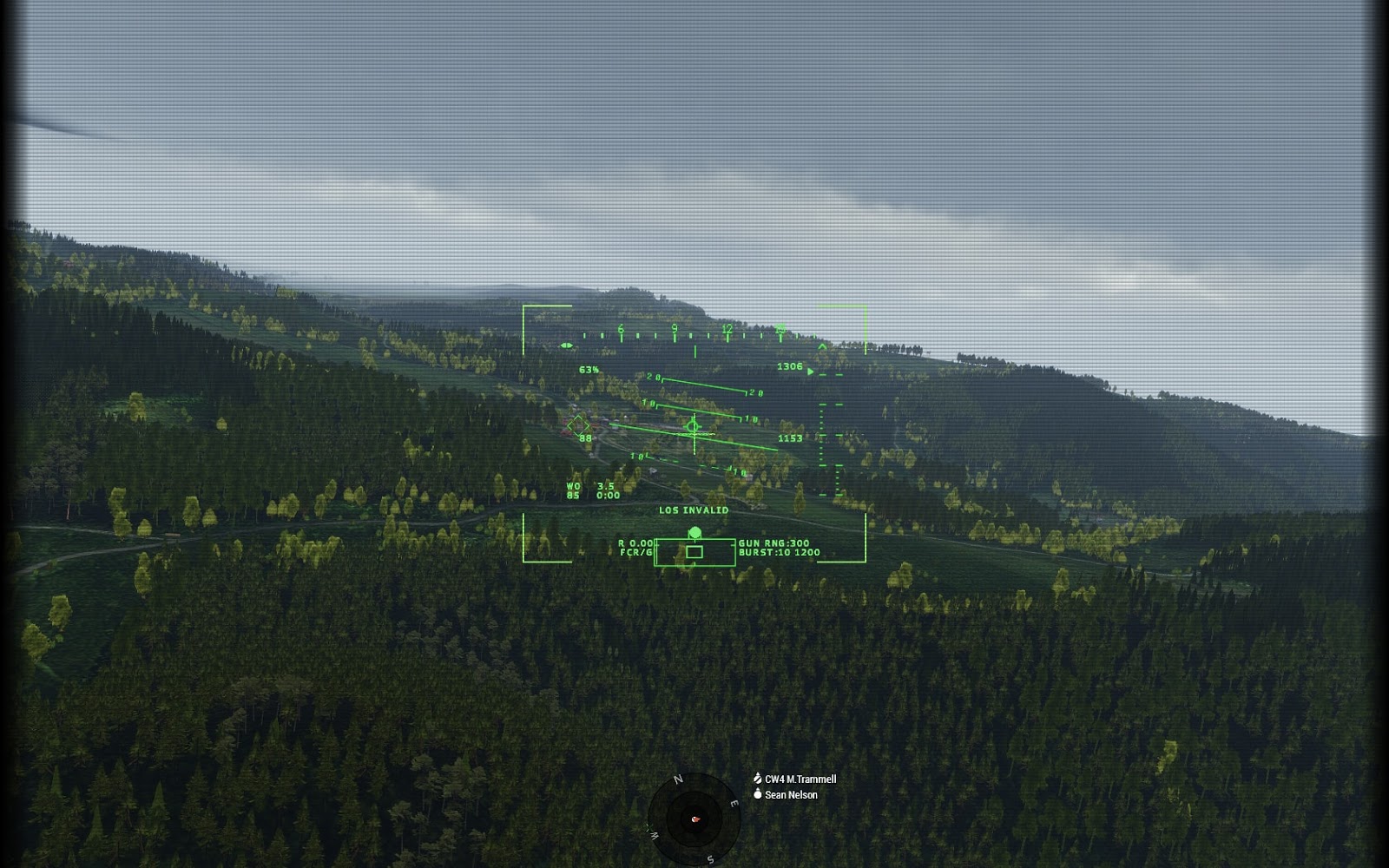The height and width of the screenshot is (868, 1389).
Task: Expand the WO 3.5 status readout
Action: (589, 486)
